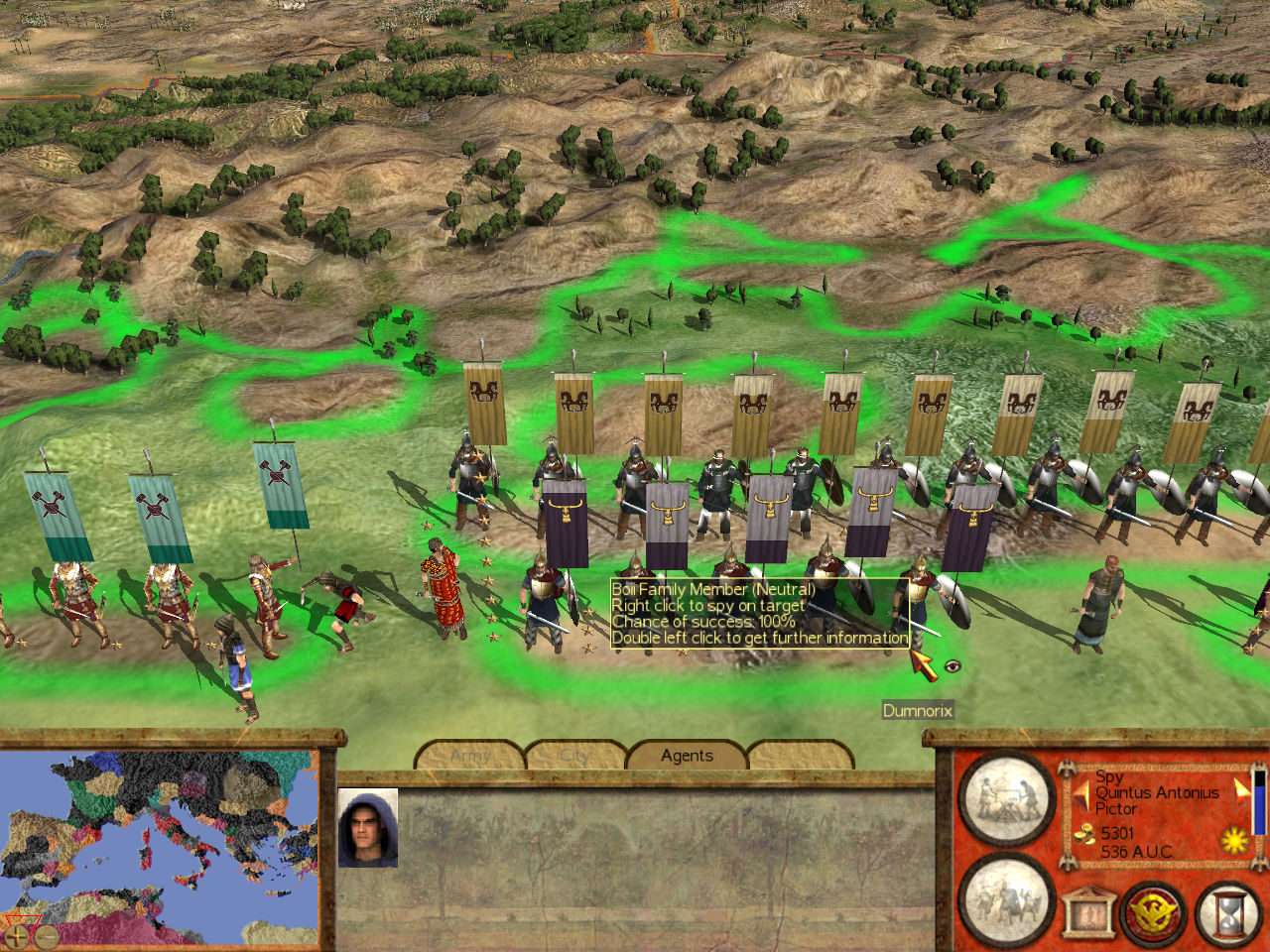Zoom out the minimap with minus button

[46, 934]
